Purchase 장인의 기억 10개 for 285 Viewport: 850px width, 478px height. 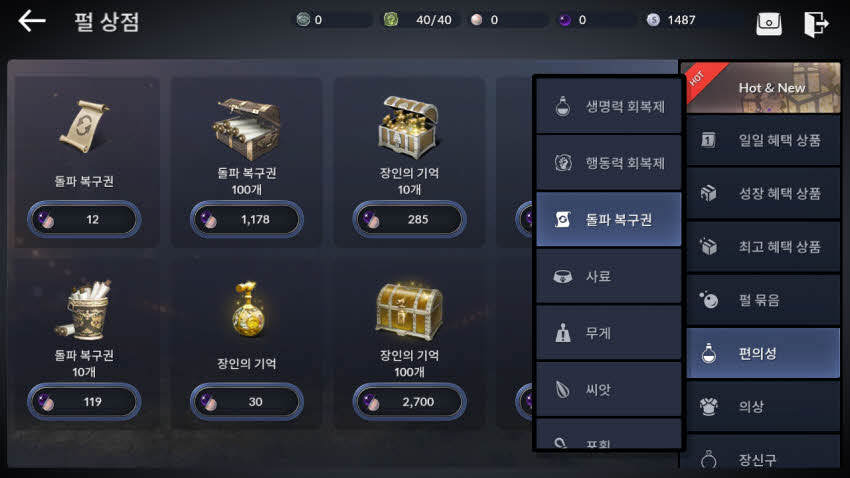point(408,219)
